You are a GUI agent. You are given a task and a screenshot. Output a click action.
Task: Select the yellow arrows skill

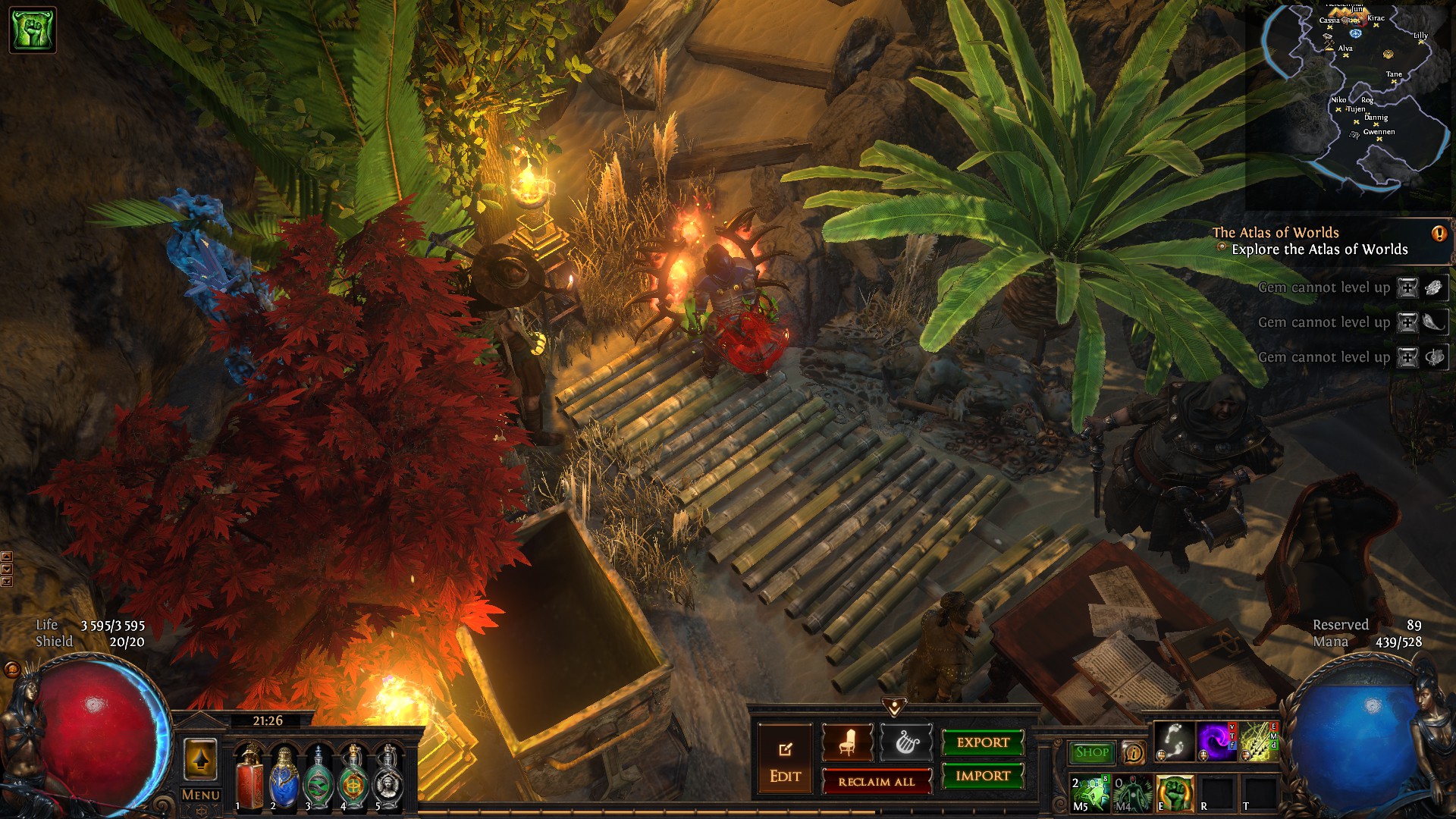[x=1257, y=741]
